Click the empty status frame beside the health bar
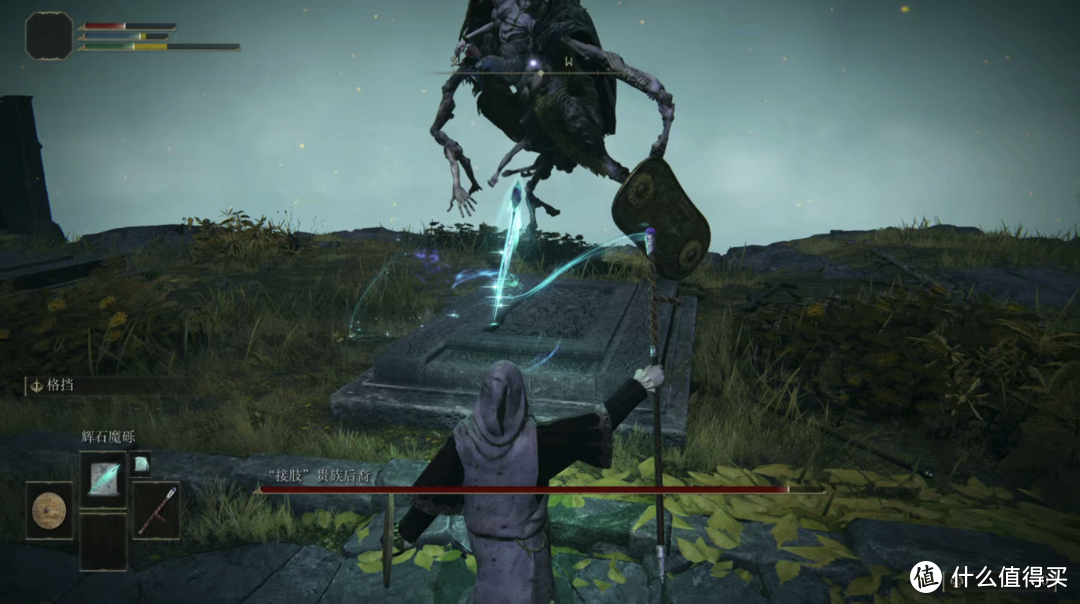 49,35
